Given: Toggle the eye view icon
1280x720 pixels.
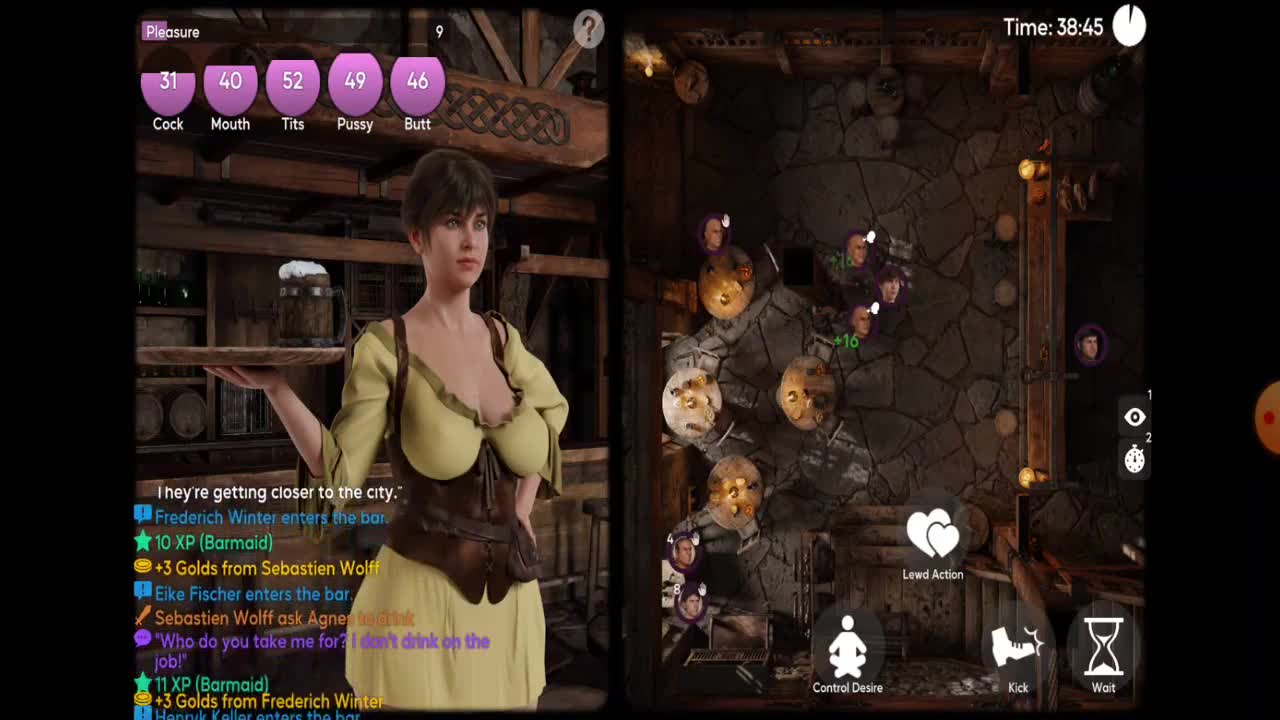Looking at the screenshot, I should [1134, 417].
